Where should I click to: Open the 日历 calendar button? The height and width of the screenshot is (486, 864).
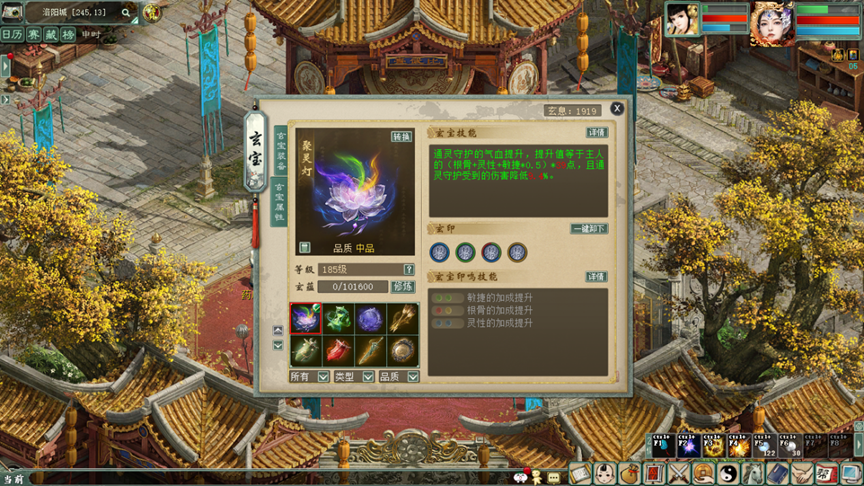(x=12, y=34)
